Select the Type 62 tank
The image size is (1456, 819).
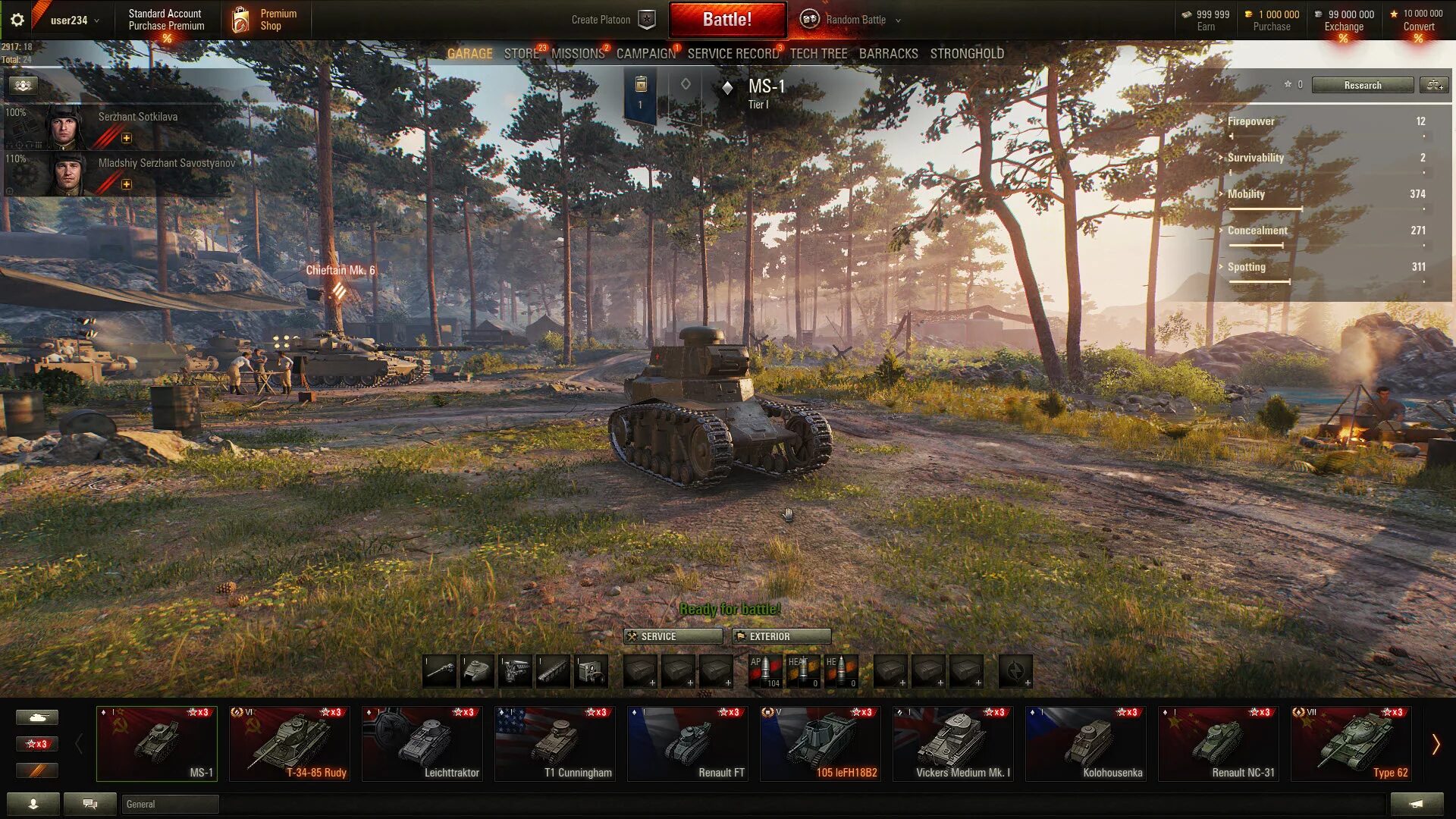[1351, 743]
